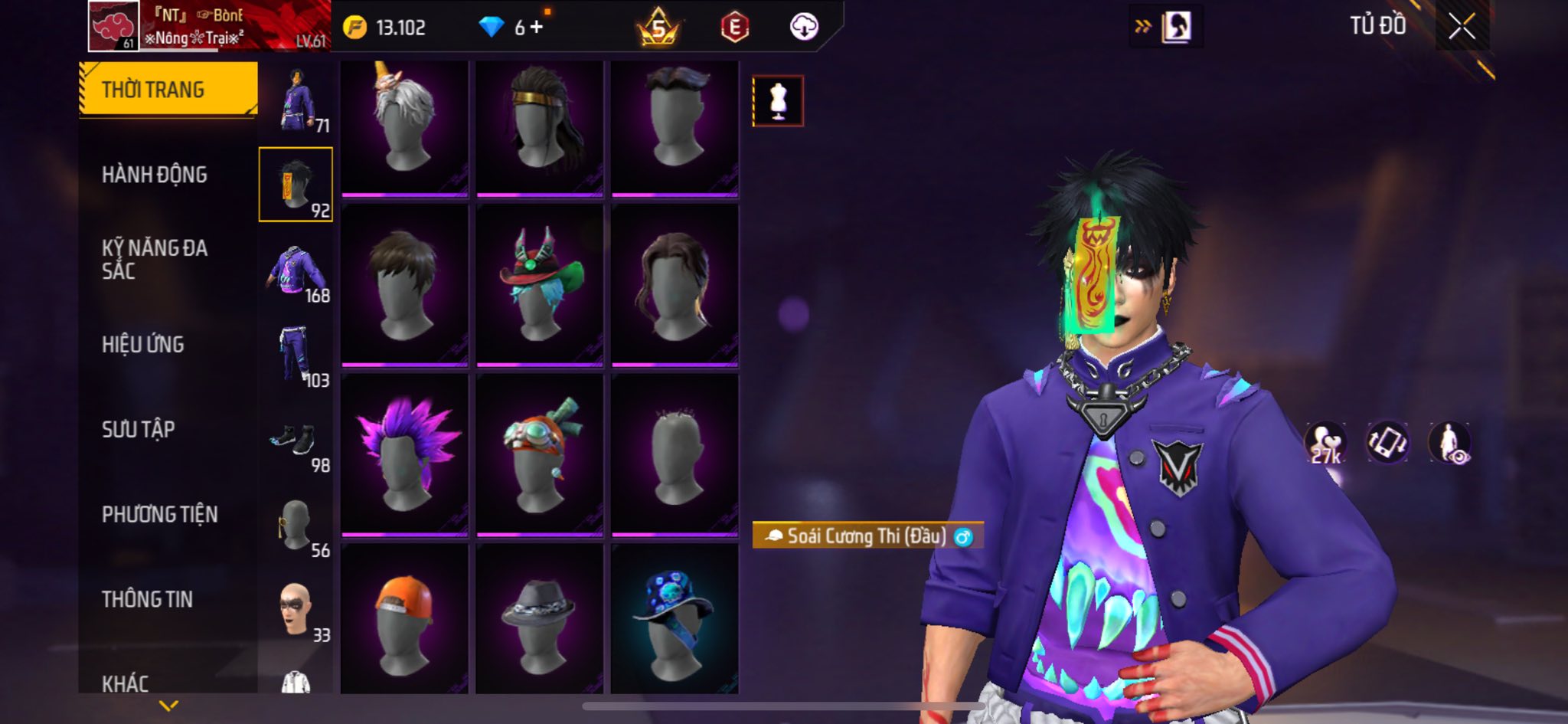Viewport: 1568px width, 724px height.
Task: Select the purple spiky mohawk hairstyle
Action: (x=404, y=454)
